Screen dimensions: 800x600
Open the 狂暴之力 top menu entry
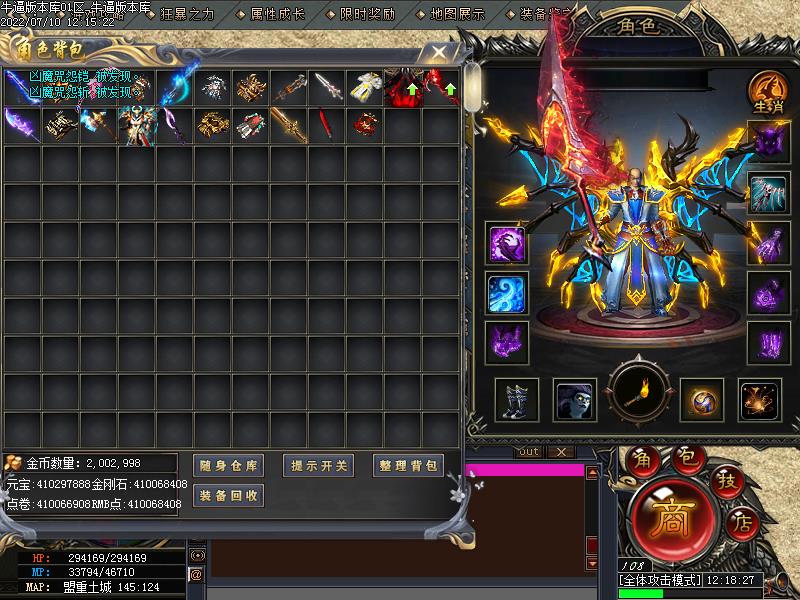click(187, 14)
